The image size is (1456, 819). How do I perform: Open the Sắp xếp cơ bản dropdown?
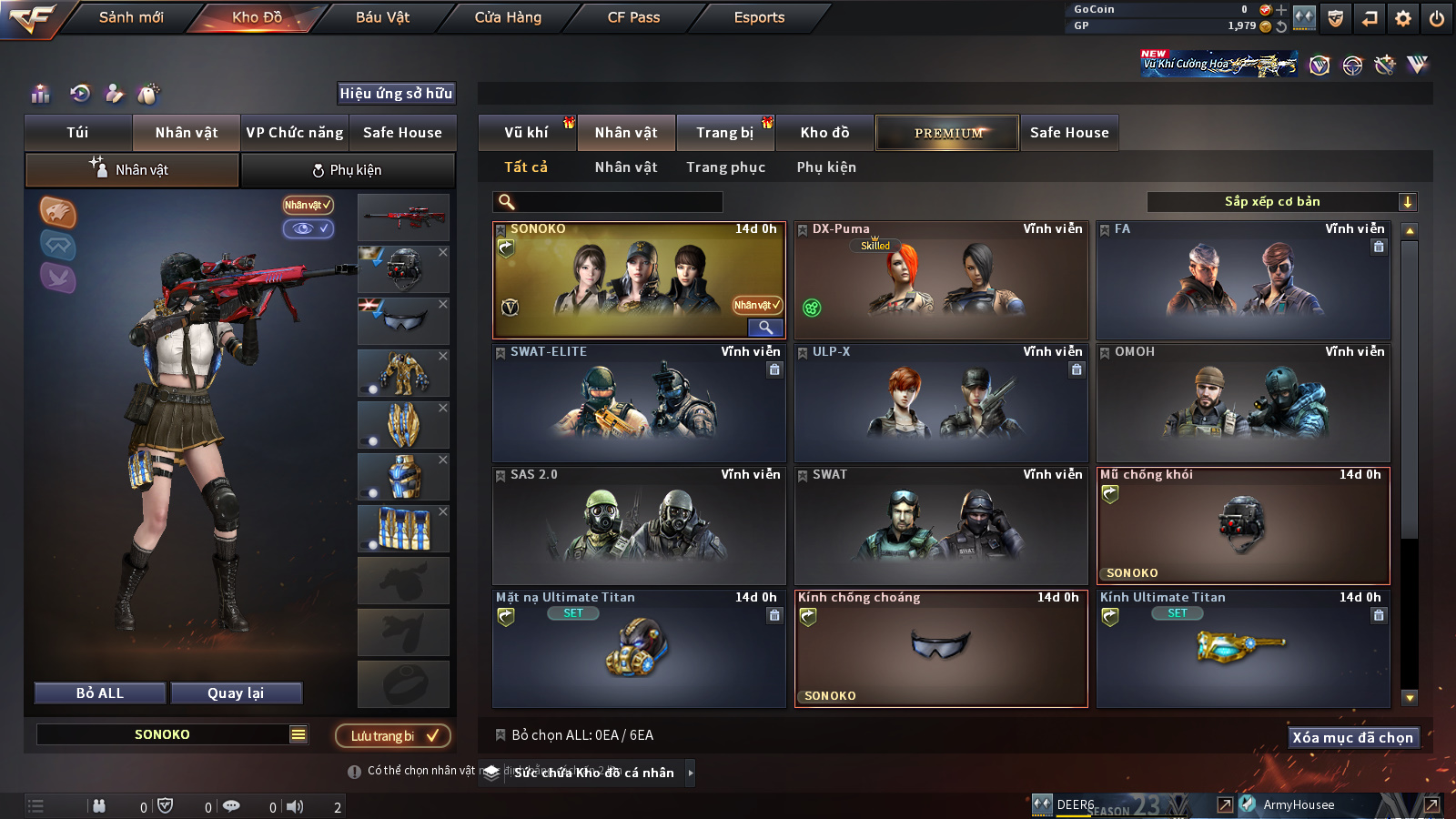(1281, 202)
